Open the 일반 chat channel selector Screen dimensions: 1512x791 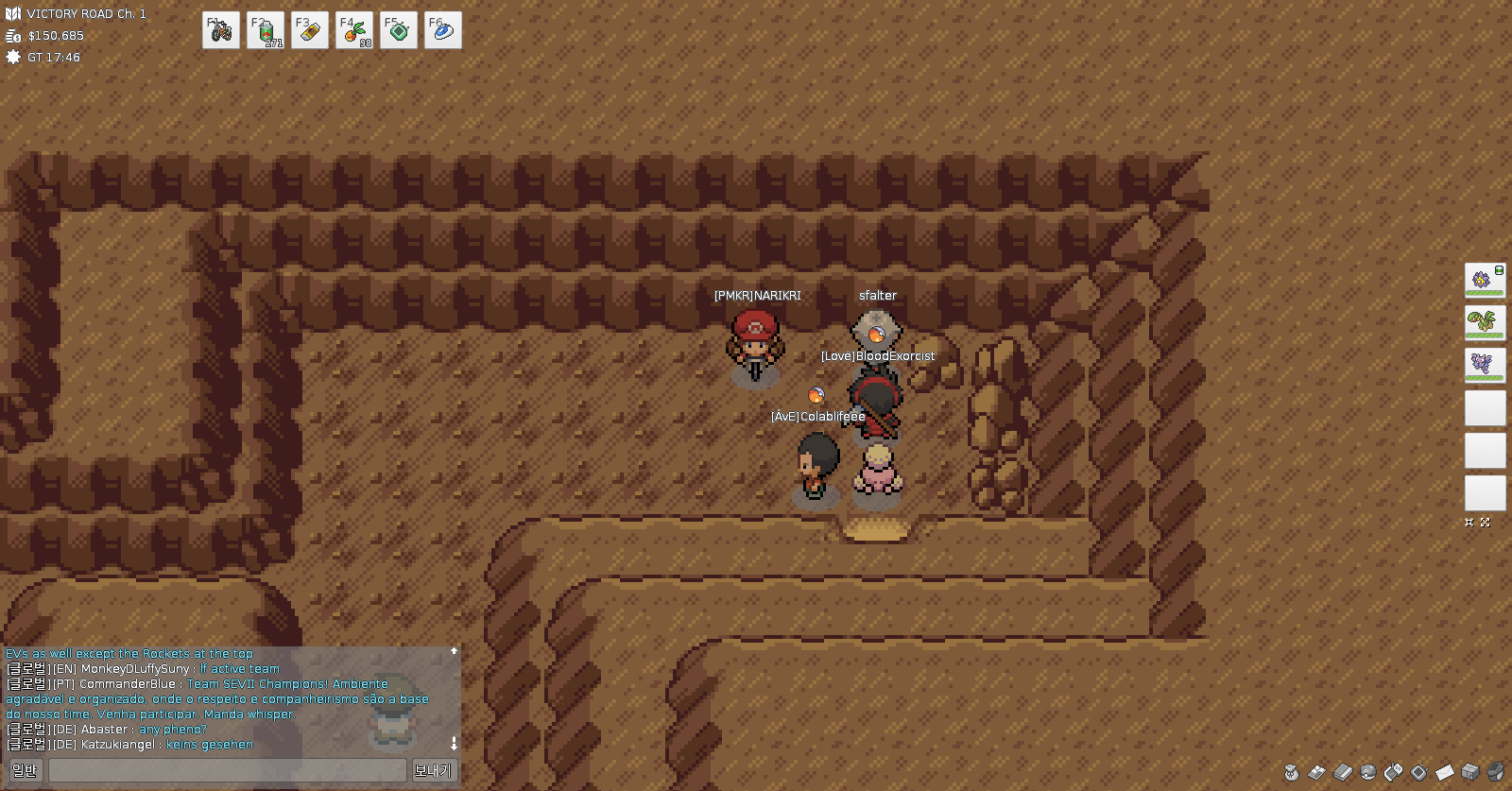pyautogui.click(x=25, y=770)
